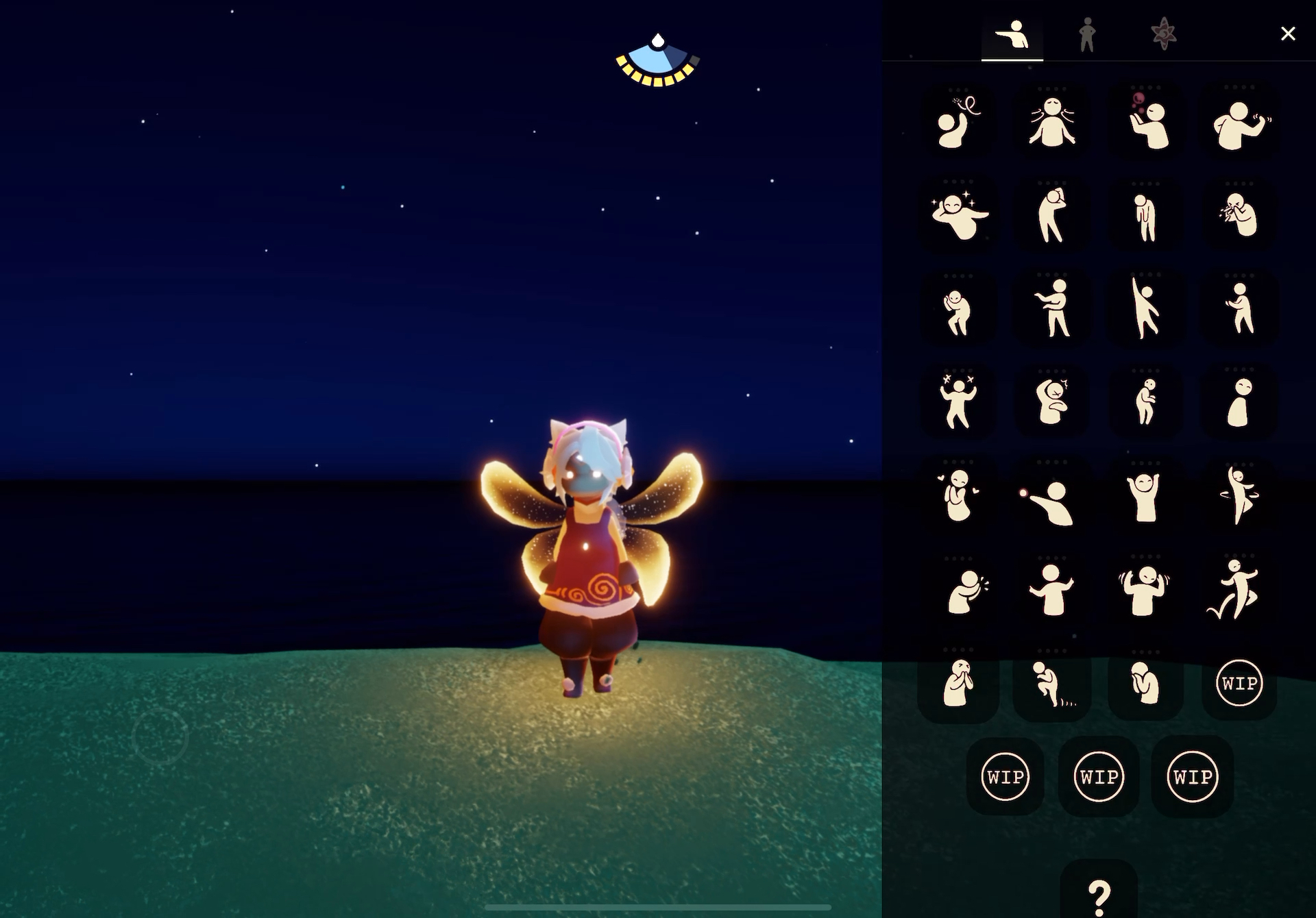Close the emote menu with the X
The height and width of the screenshot is (918, 1316).
[1287, 34]
